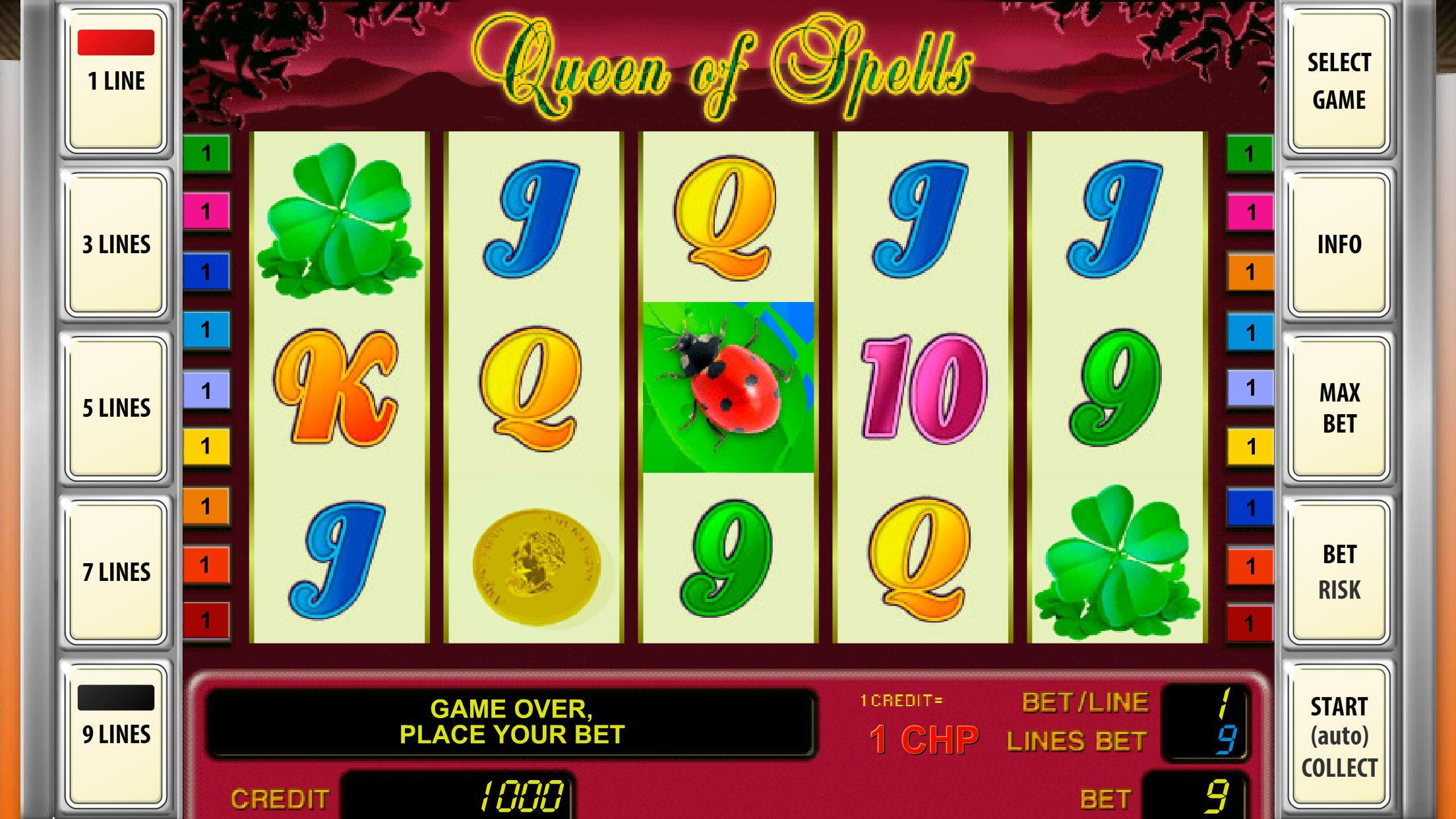Open the INFO paytable screen
1456x819 pixels.
pos(1339,244)
